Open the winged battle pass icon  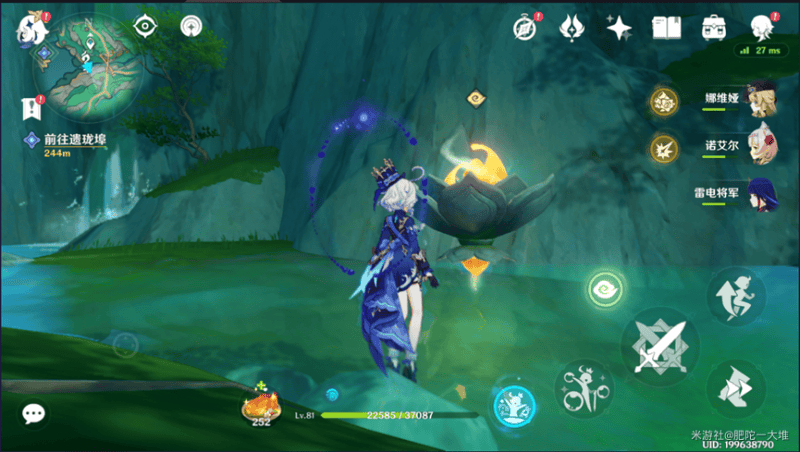tap(572, 27)
